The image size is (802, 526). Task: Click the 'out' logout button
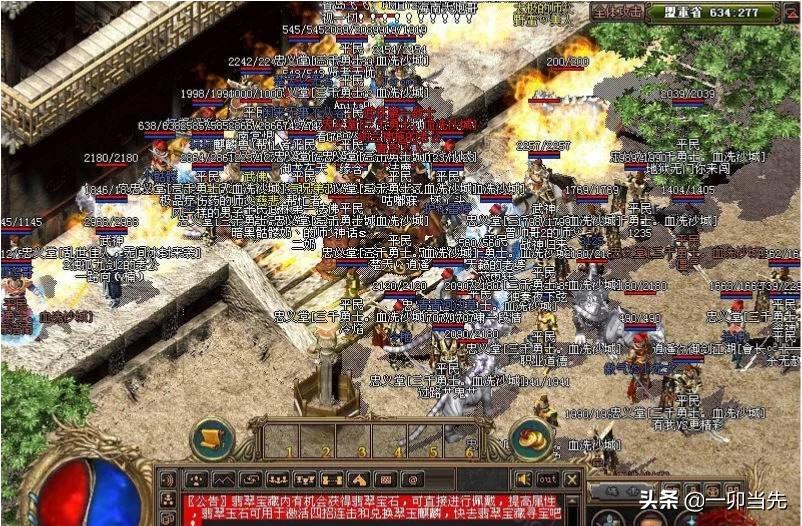(547, 479)
